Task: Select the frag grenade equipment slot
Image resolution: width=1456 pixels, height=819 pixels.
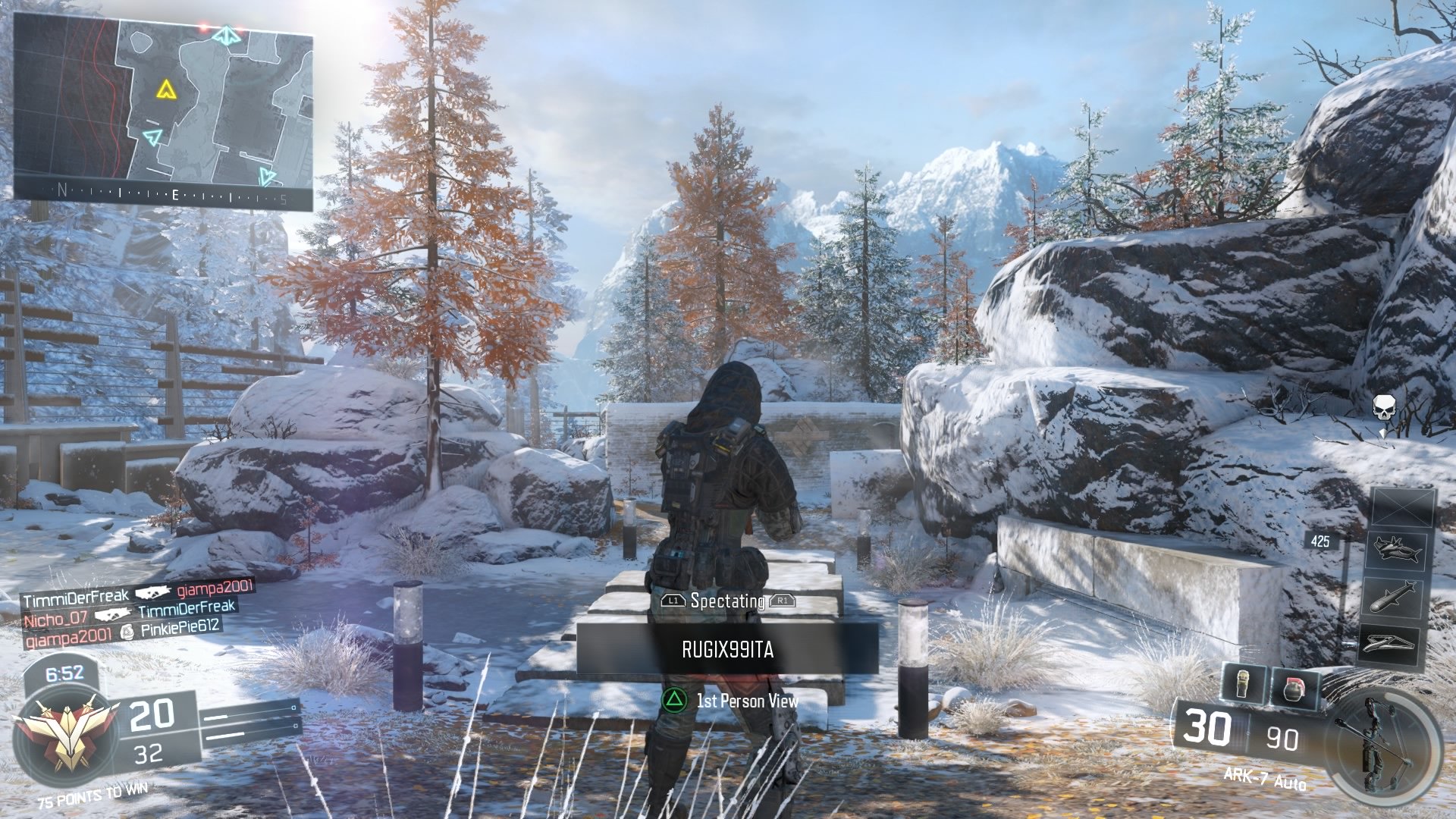Action: (x=1294, y=689)
